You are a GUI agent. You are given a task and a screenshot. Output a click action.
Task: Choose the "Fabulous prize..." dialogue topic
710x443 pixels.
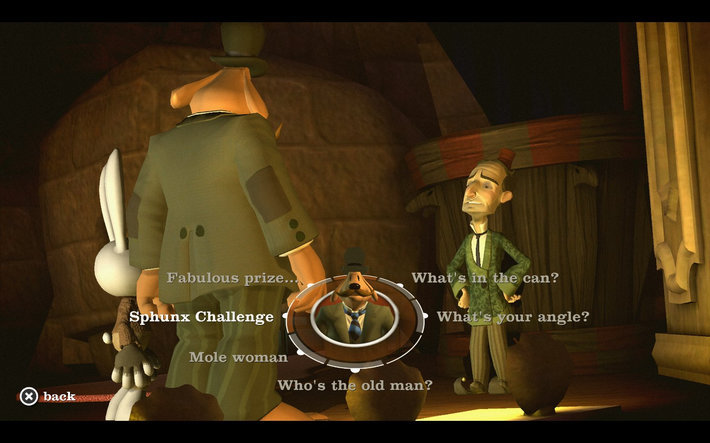tap(232, 278)
